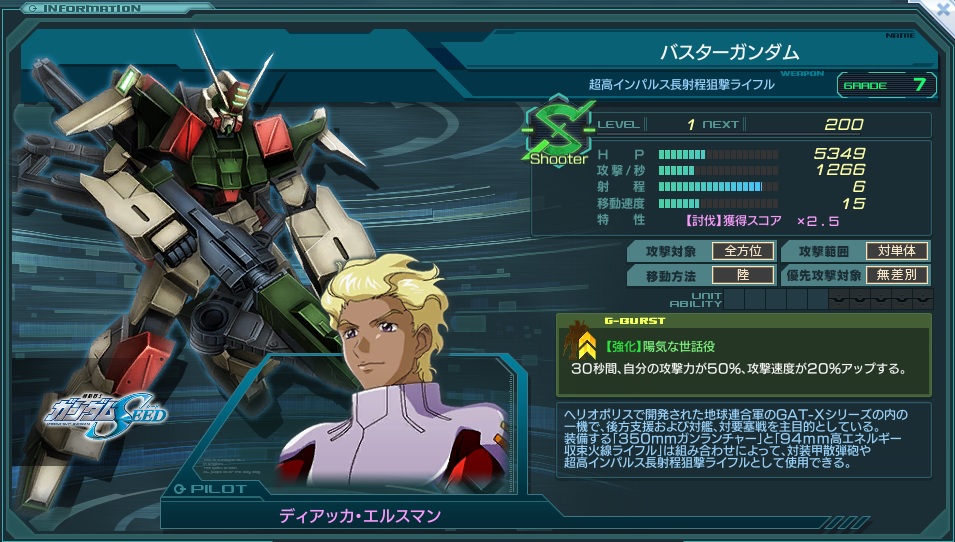Select the G-Burst skill chevron icon
The width and height of the screenshot is (955, 542).
[588, 346]
